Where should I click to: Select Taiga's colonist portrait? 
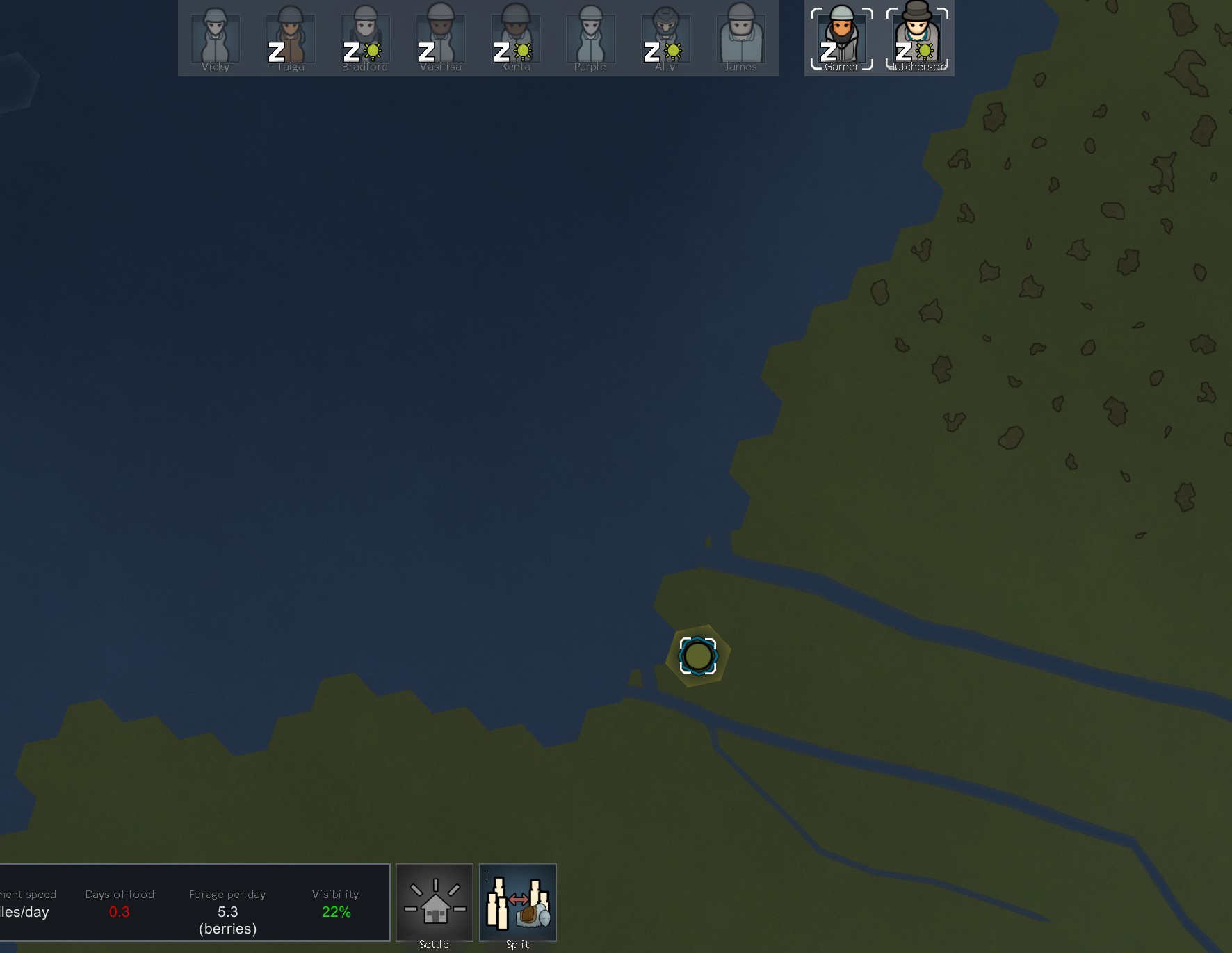coord(290,38)
